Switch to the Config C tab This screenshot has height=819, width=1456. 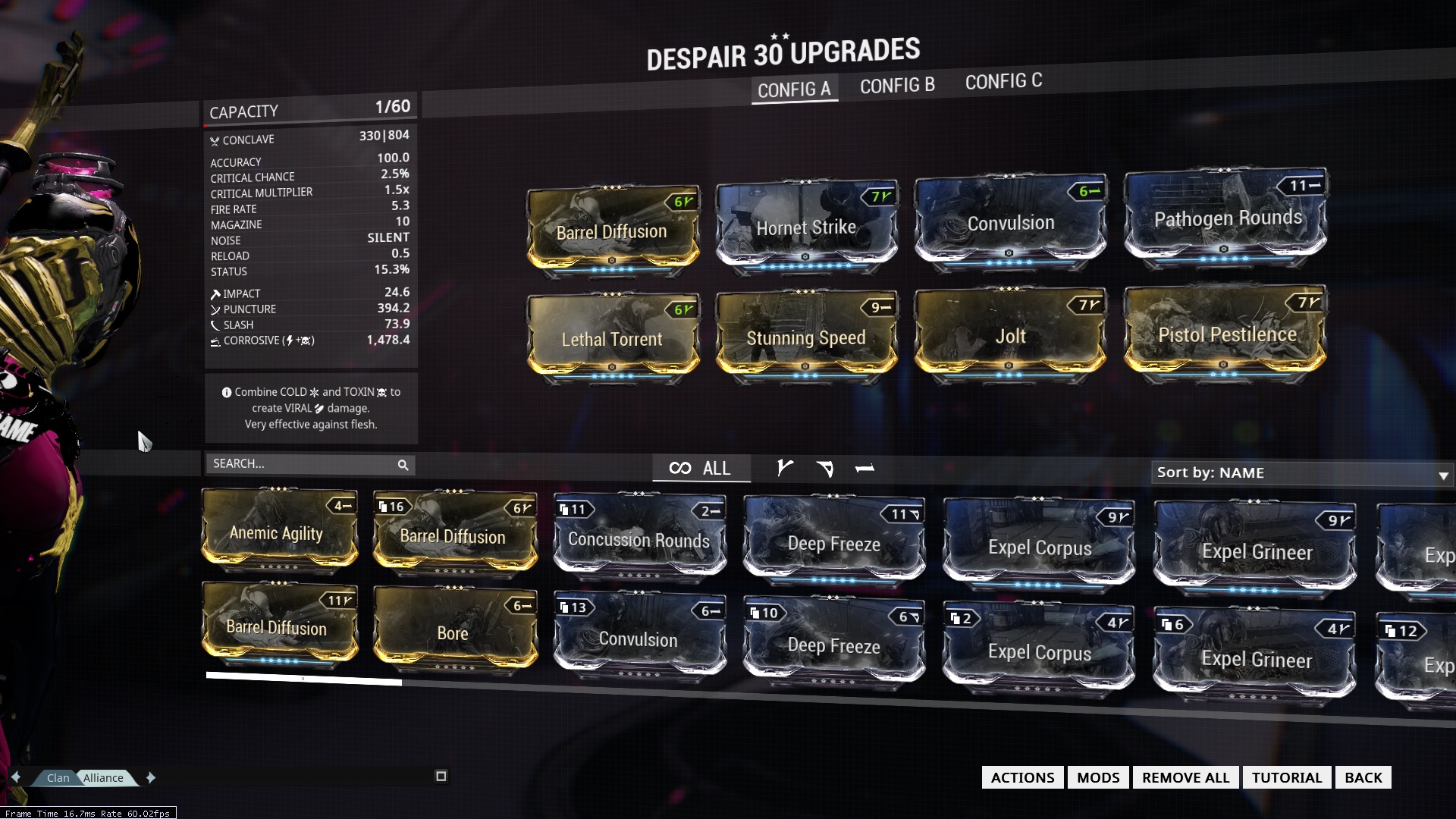tap(1003, 81)
